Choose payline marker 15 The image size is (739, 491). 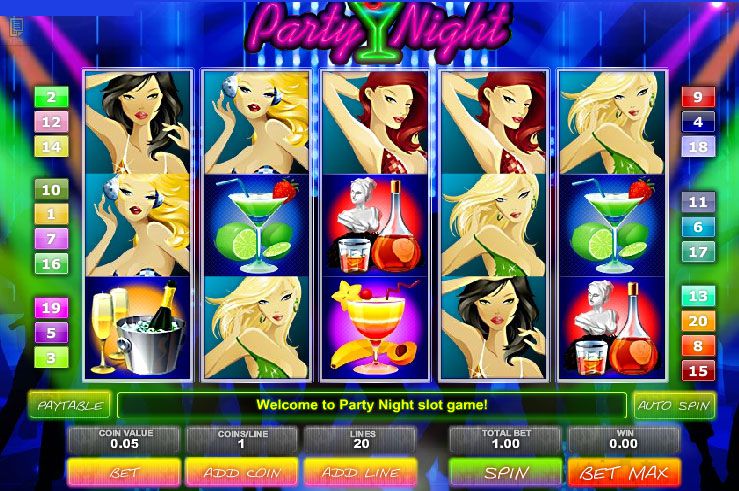pyautogui.click(x=697, y=371)
